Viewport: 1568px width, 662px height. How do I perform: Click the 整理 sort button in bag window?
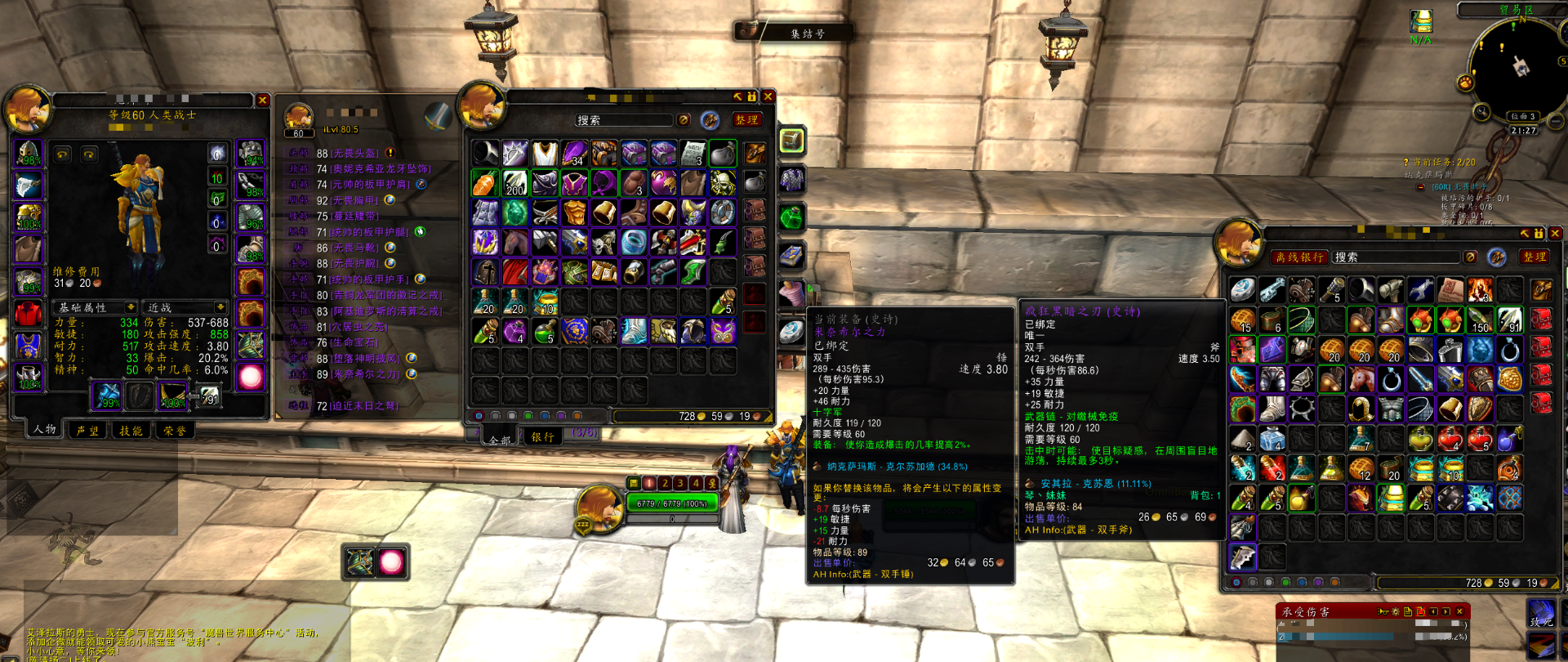(x=746, y=120)
